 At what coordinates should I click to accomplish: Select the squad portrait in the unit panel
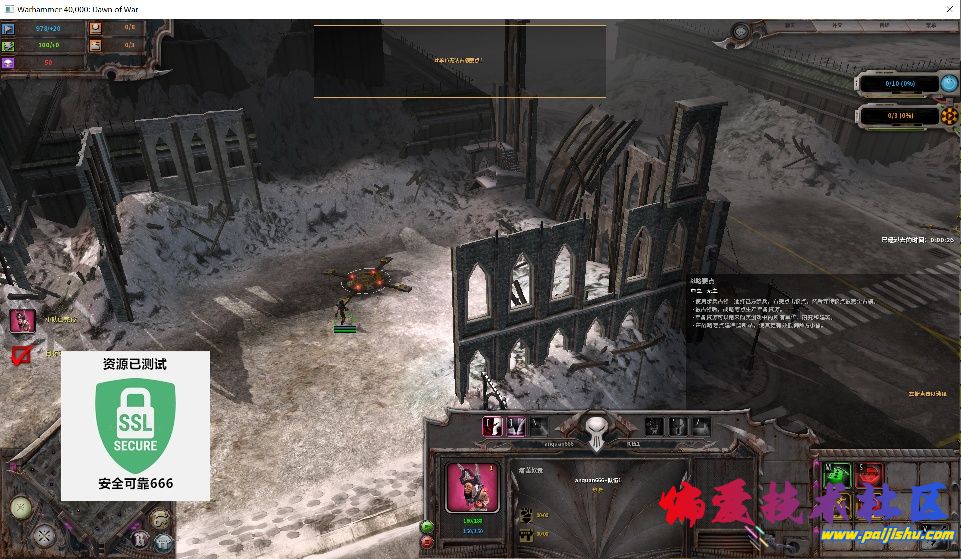pyautogui.click(x=472, y=490)
